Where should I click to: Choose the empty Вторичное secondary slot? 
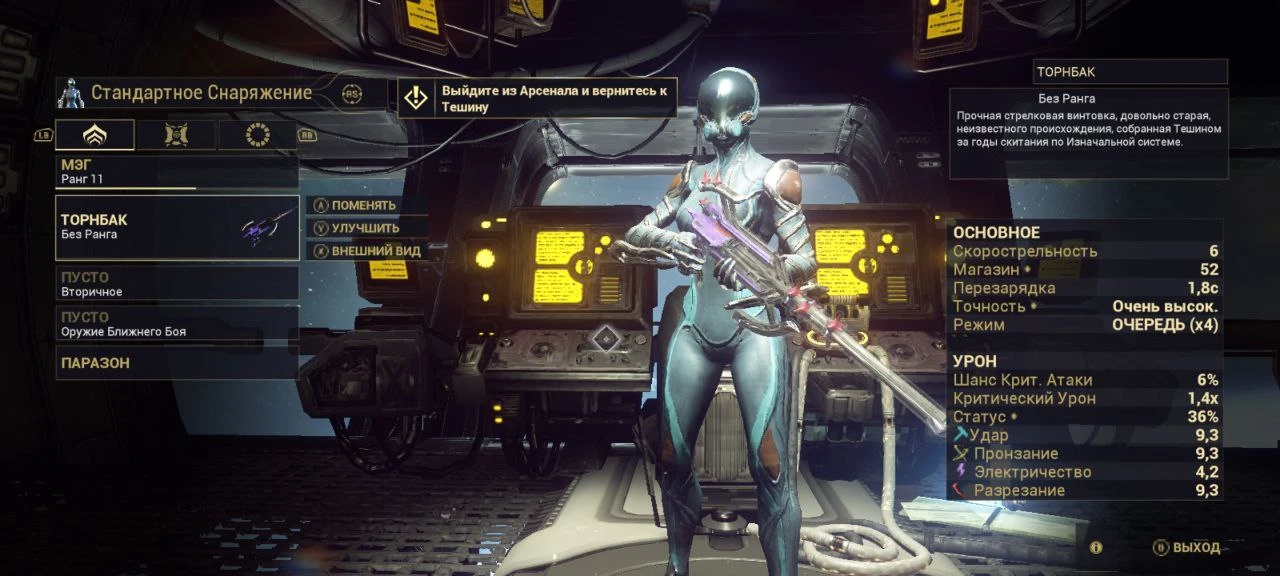(177, 283)
